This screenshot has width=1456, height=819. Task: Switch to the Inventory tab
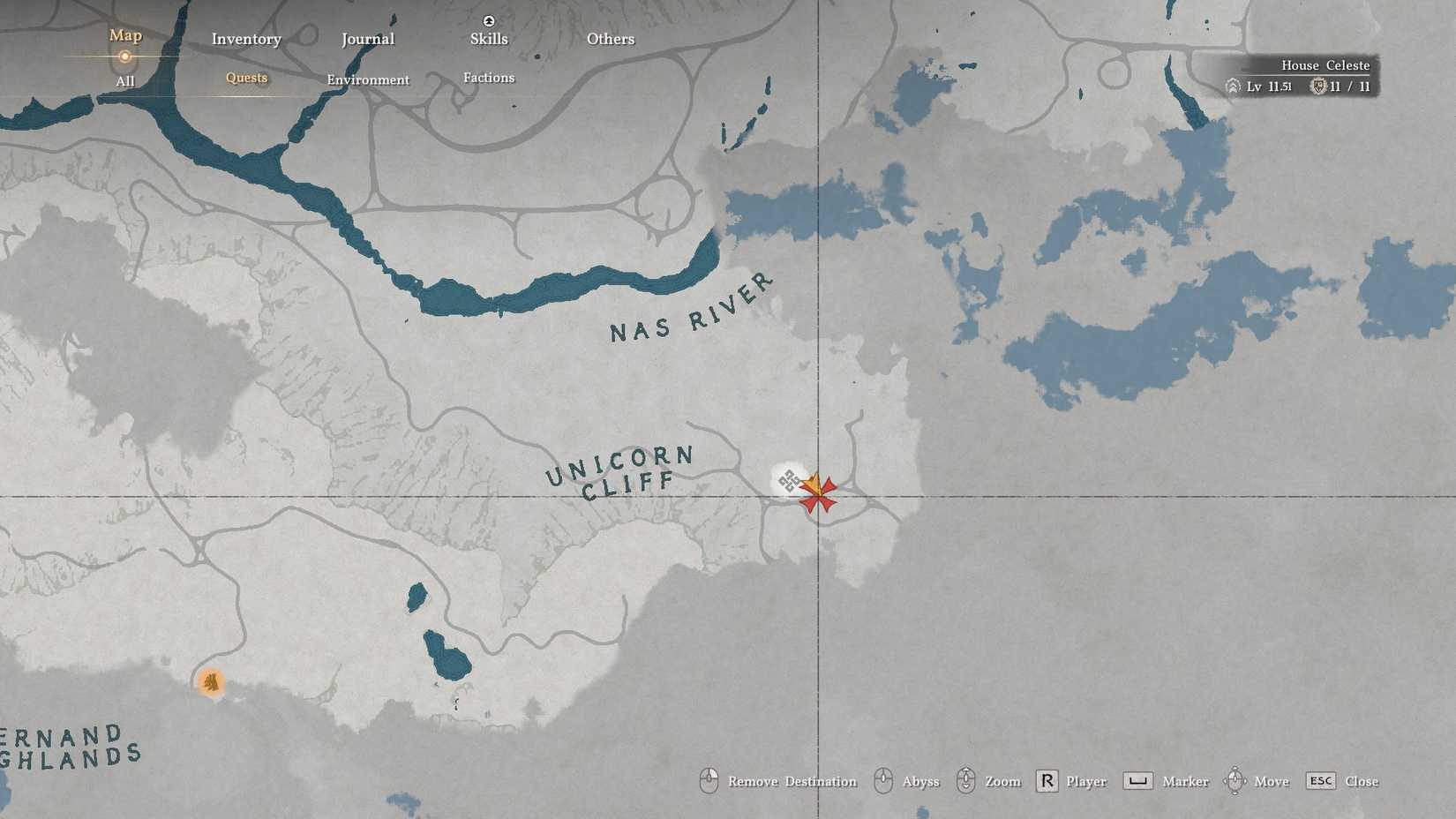click(x=246, y=39)
